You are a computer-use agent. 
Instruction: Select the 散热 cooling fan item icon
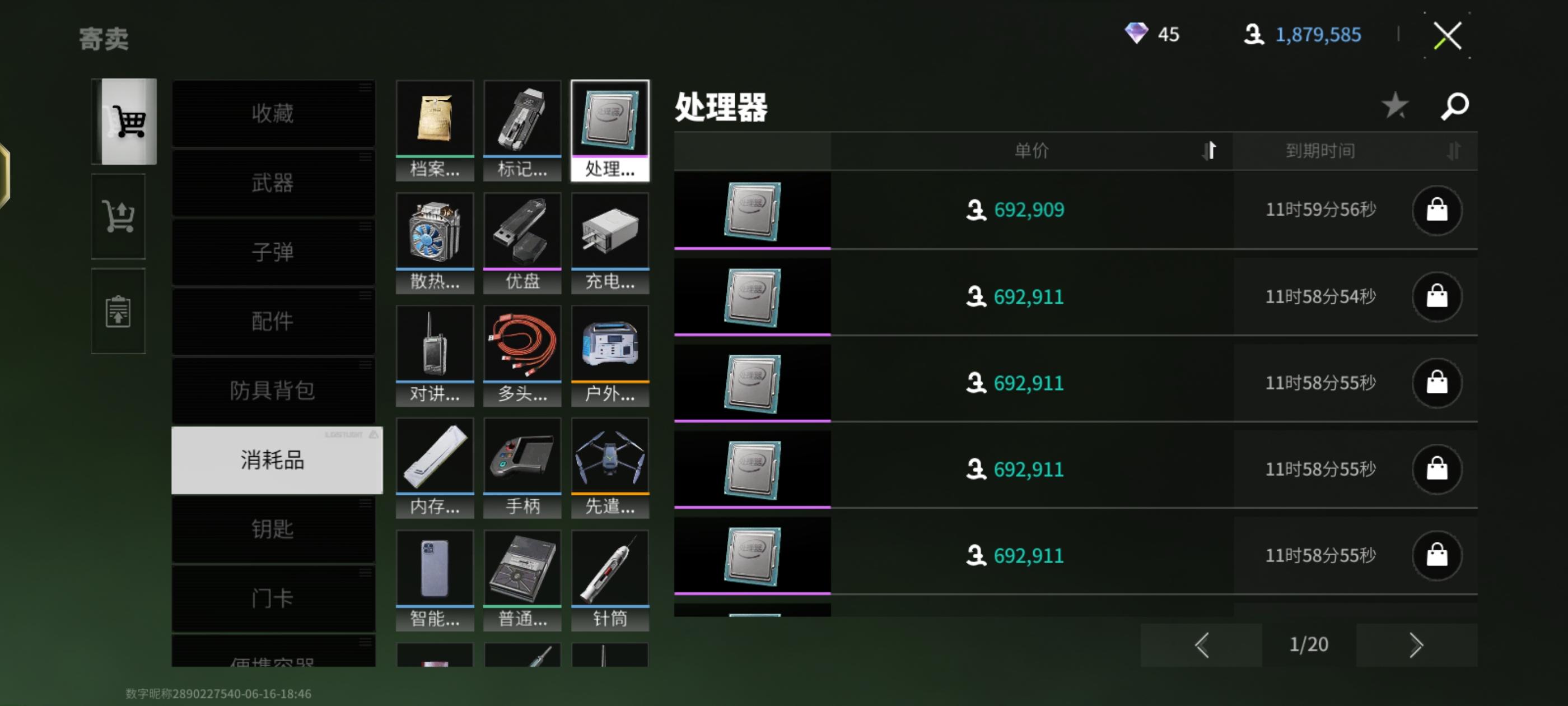(435, 231)
